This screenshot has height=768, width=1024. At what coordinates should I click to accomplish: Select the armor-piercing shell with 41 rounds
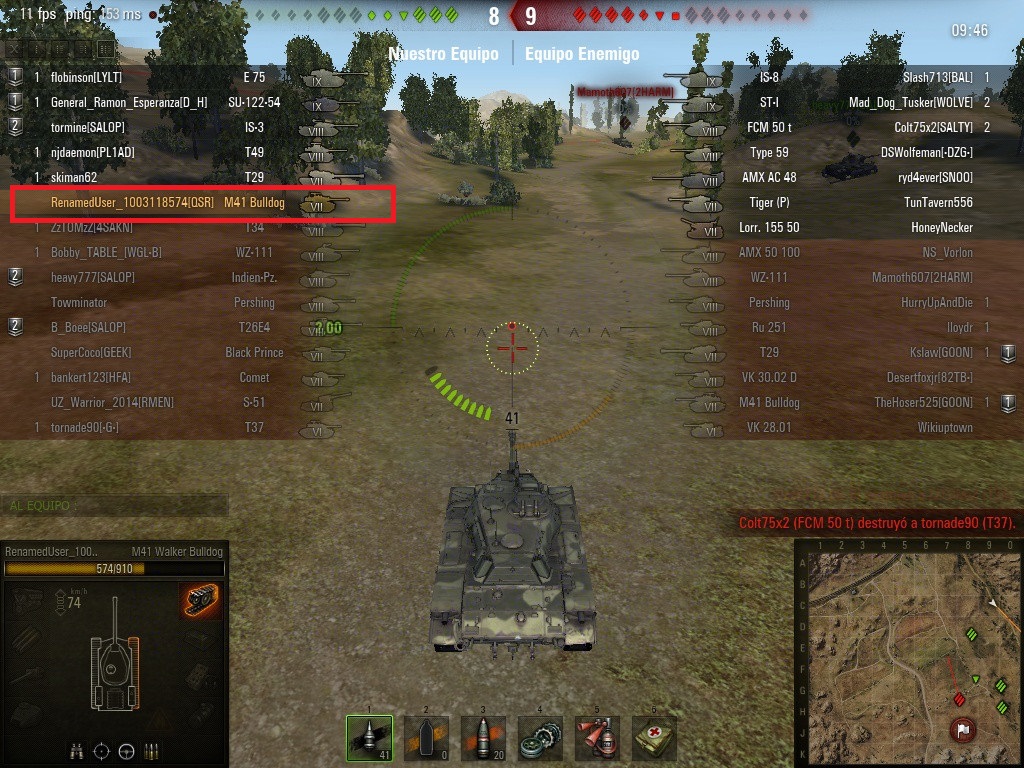(x=369, y=738)
